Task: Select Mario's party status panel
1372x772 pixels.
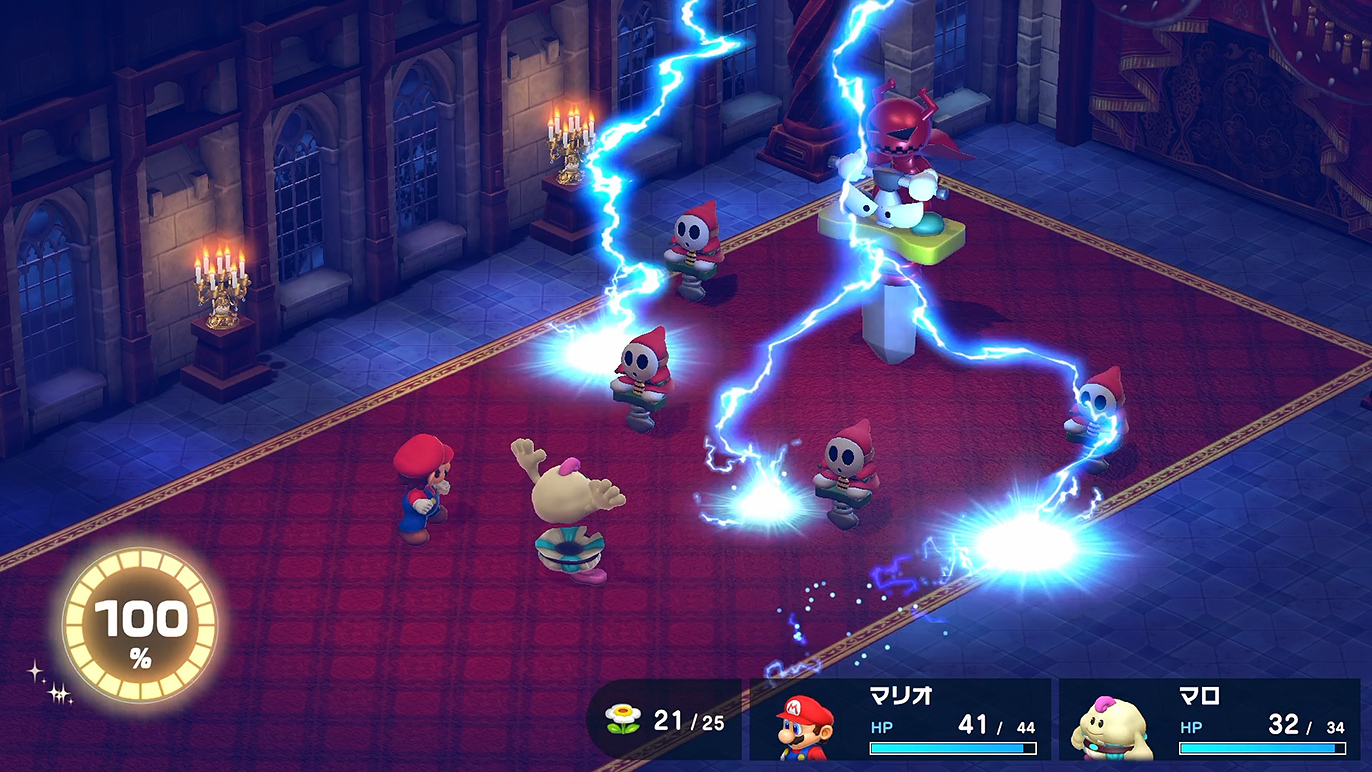Action: (900, 720)
